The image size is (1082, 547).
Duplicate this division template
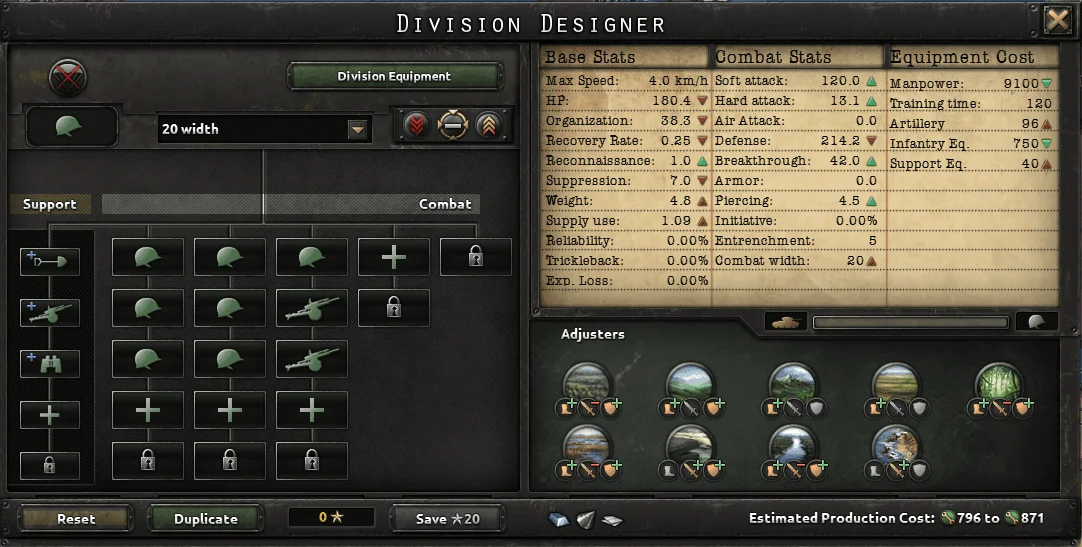pyautogui.click(x=206, y=518)
